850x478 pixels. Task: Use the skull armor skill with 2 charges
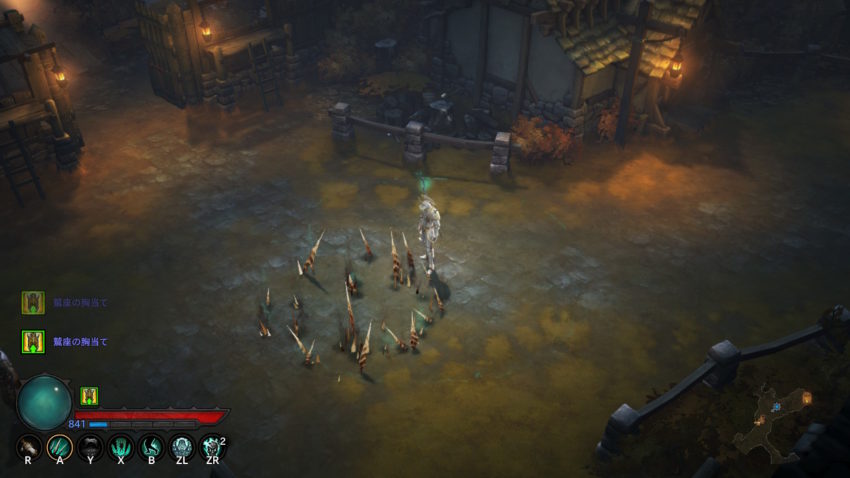[x=212, y=447]
